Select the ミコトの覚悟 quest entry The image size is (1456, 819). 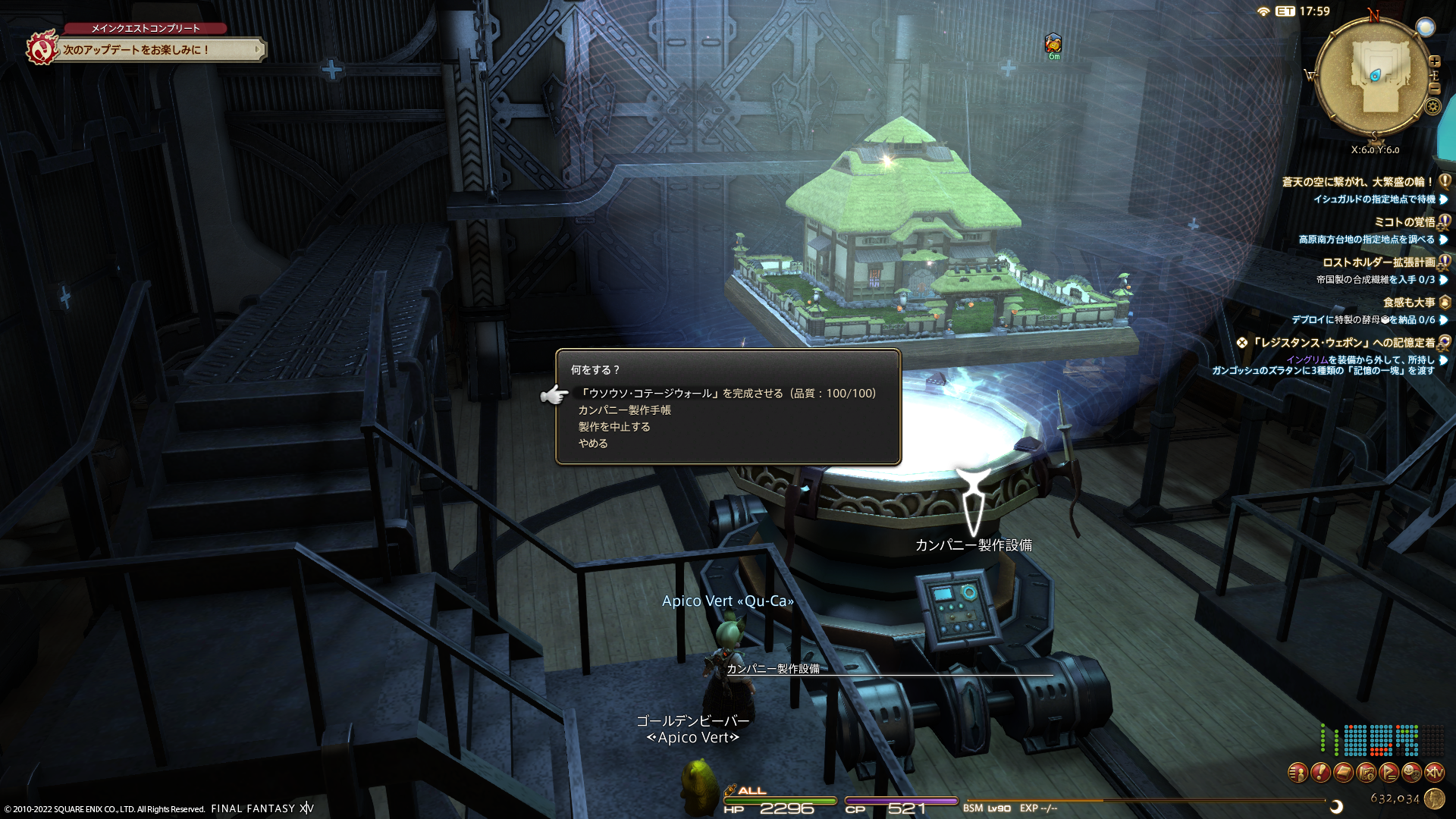click(1404, 222)
